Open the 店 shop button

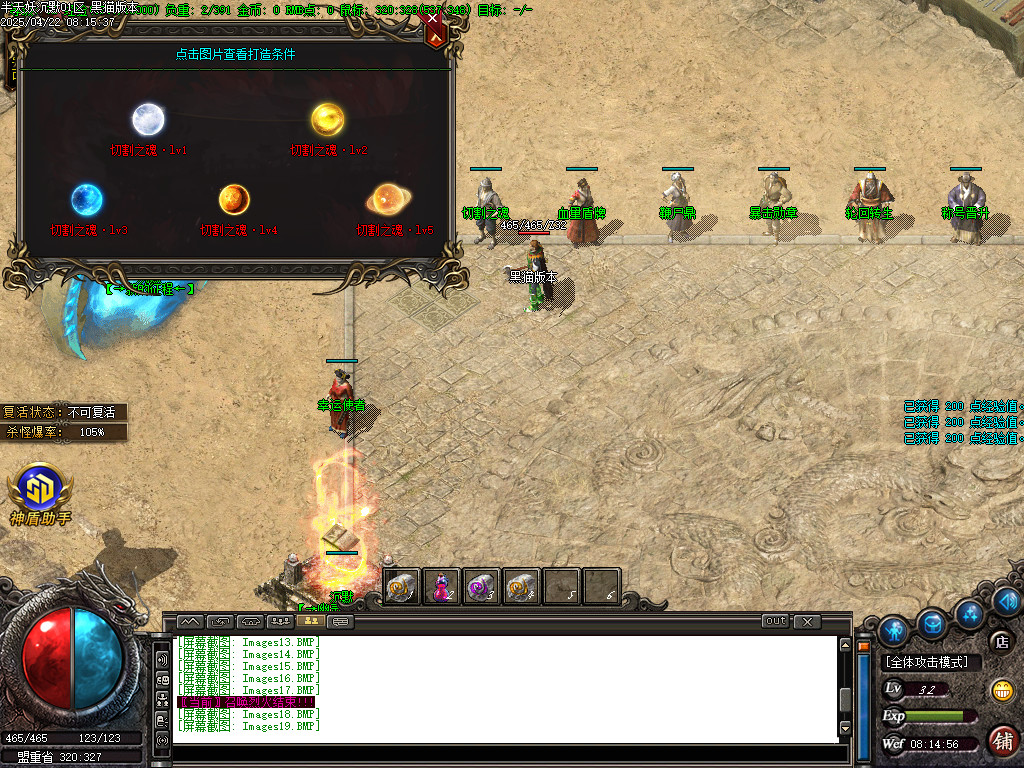(x=1000, y=641)
